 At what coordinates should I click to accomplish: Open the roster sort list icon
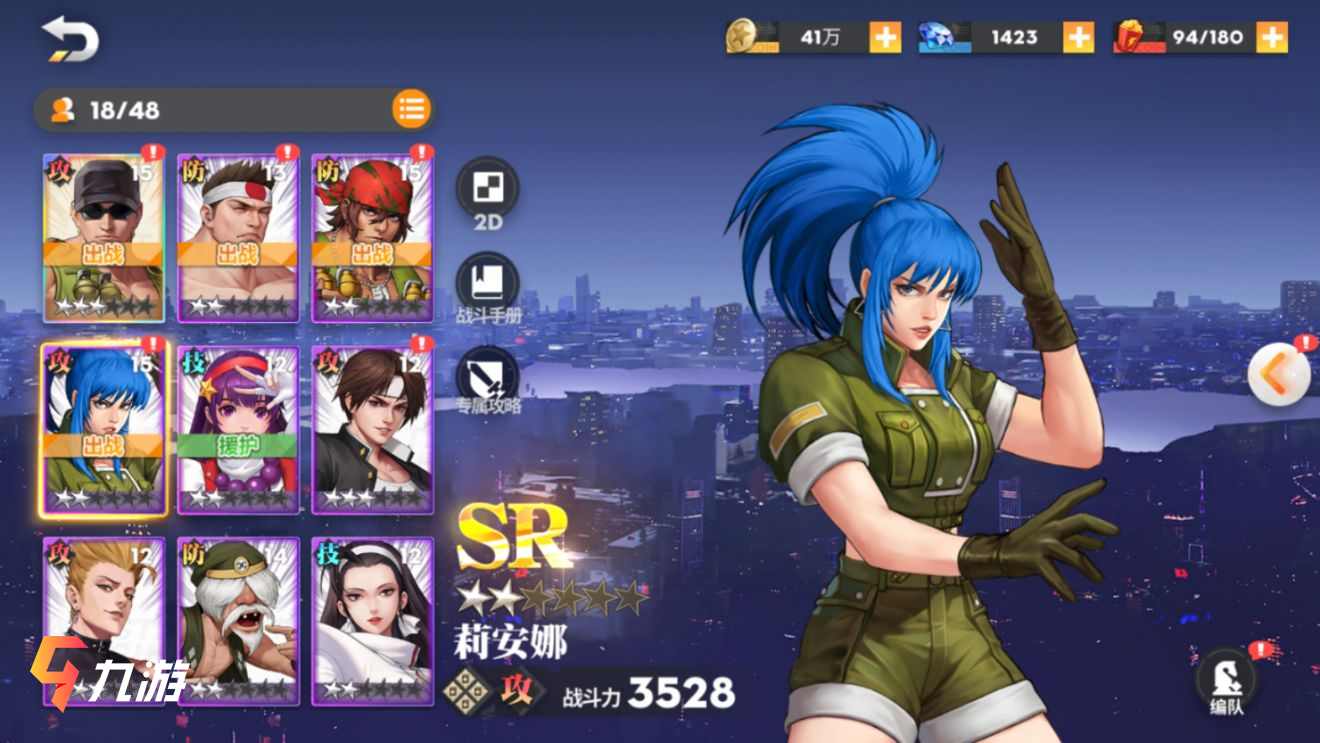(x=411, y=110)
